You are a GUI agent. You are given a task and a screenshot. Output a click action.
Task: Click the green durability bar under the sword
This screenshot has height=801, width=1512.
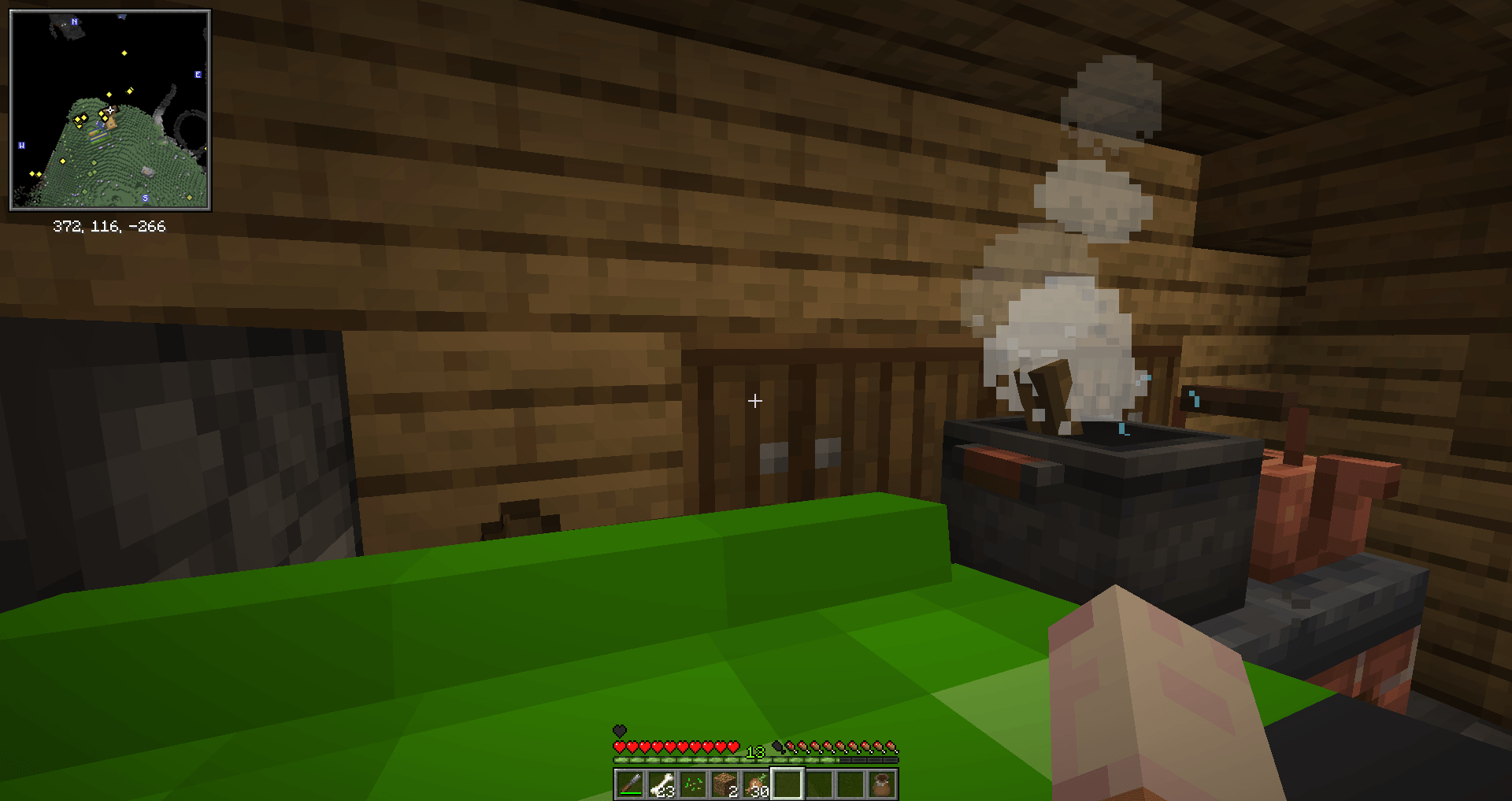pos(631,793)
